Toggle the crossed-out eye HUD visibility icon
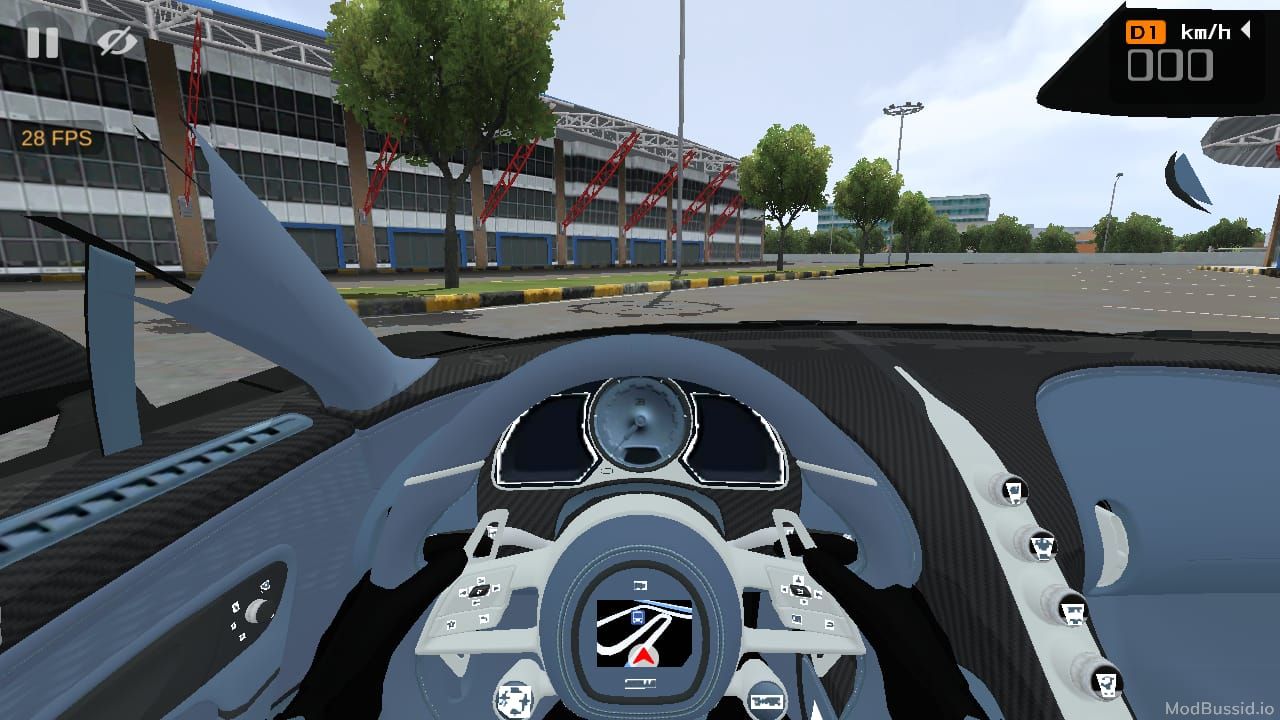The height and width of the screenshot is (720, 1280). (x=117, y=42)
